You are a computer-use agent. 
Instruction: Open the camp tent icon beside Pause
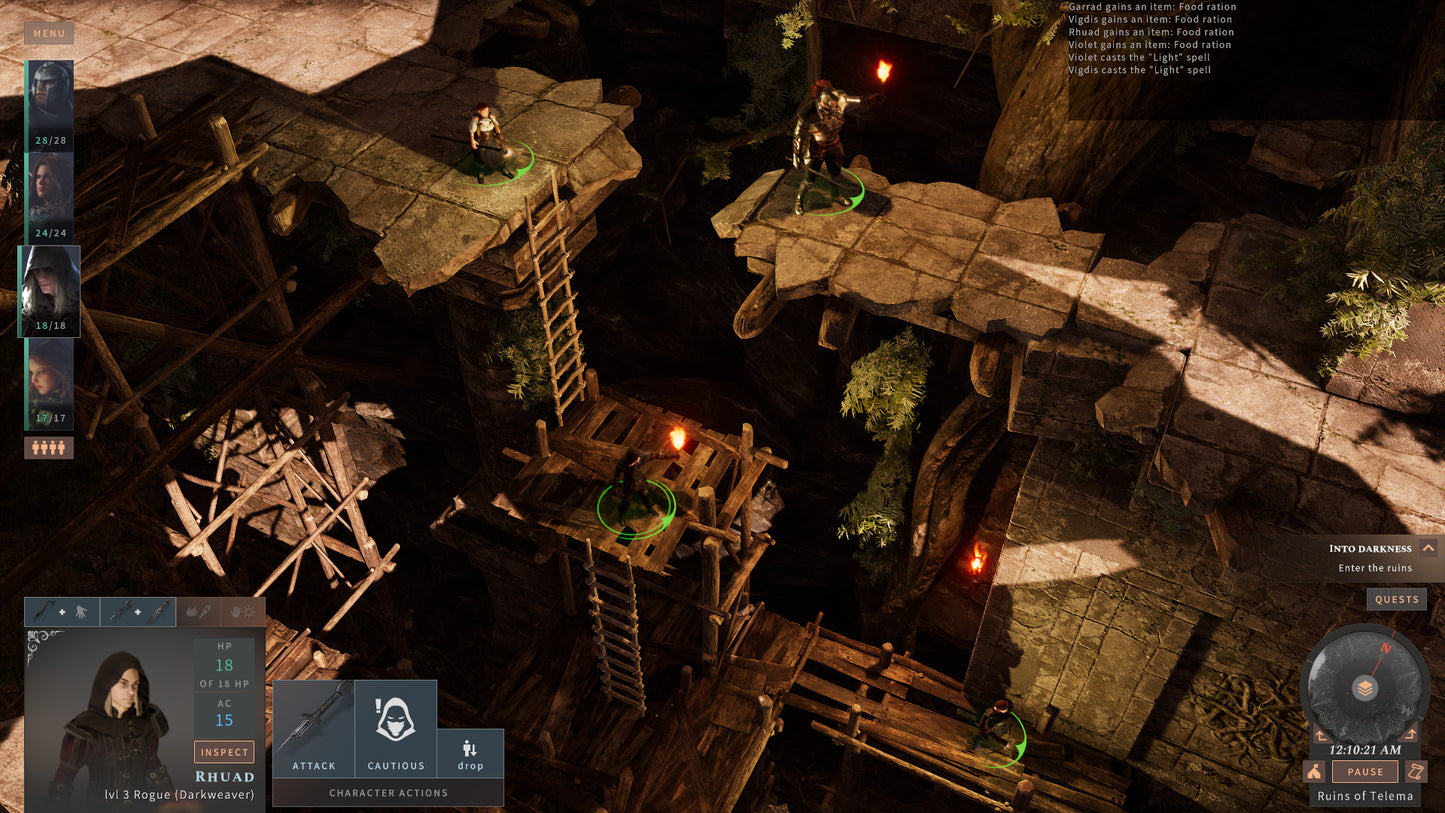1313,771
